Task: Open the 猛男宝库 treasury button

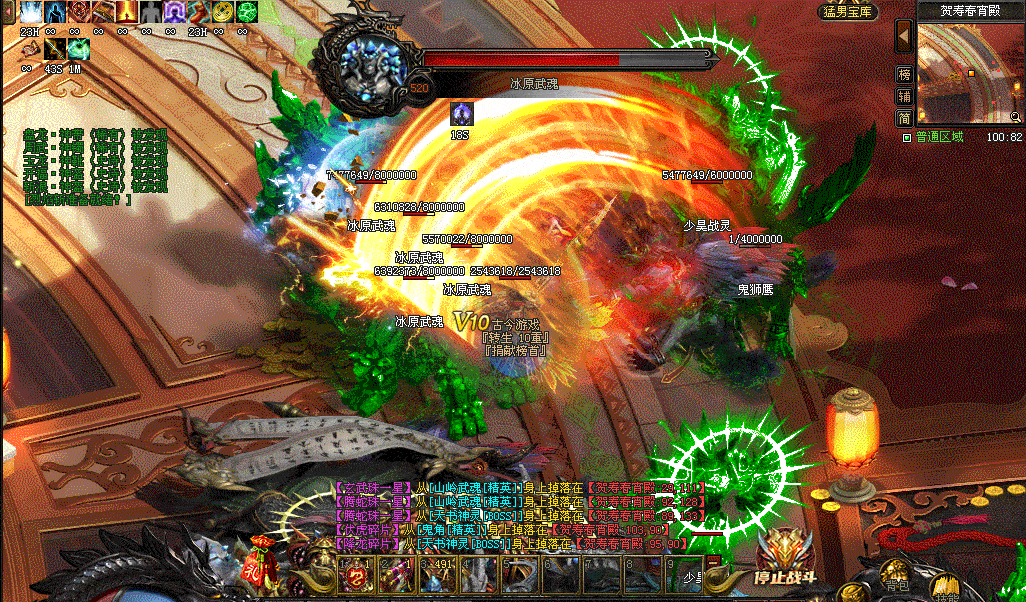Action: pos(848,12)
